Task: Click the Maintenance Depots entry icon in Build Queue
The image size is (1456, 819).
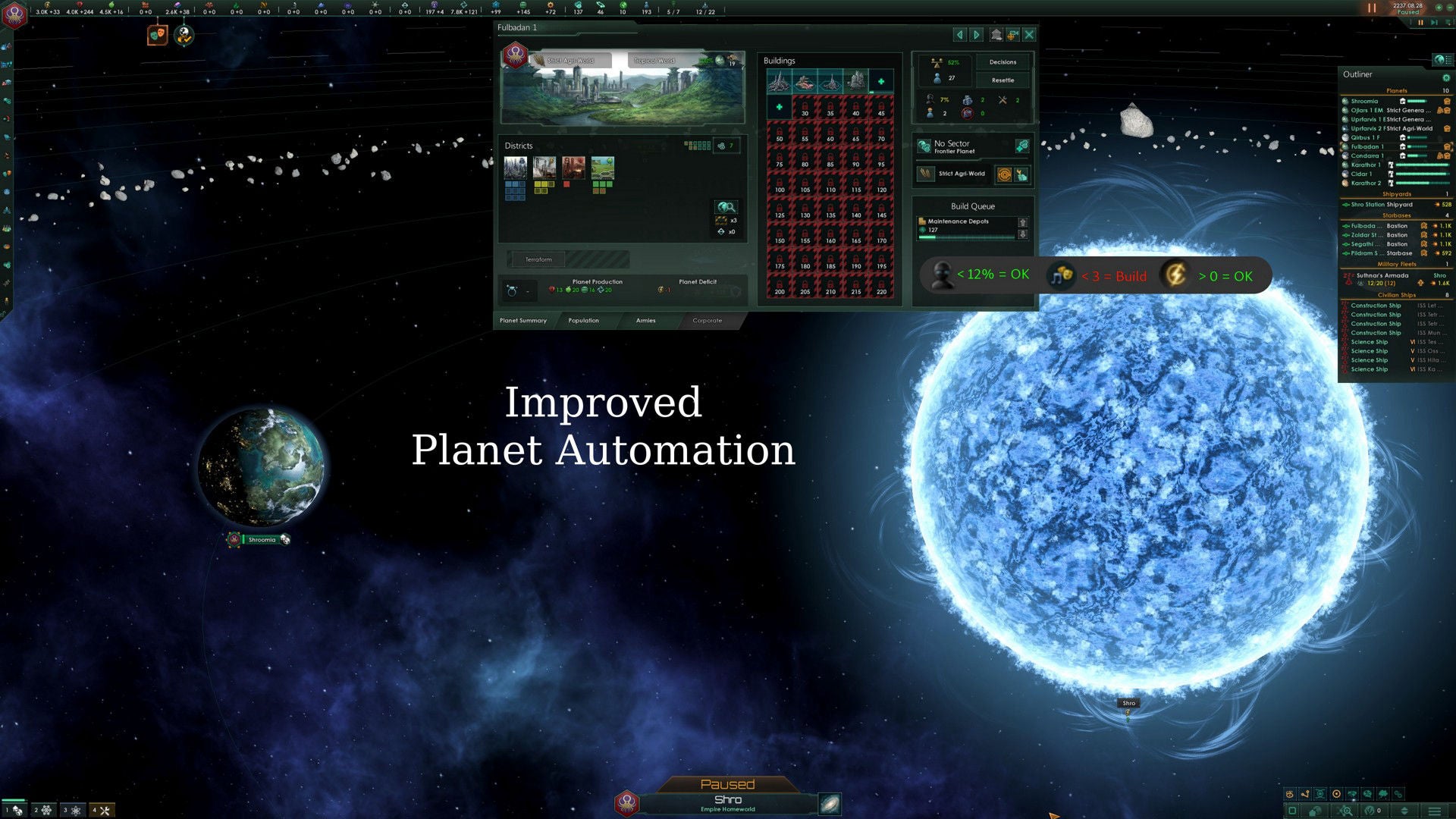Action: point(924,221)
